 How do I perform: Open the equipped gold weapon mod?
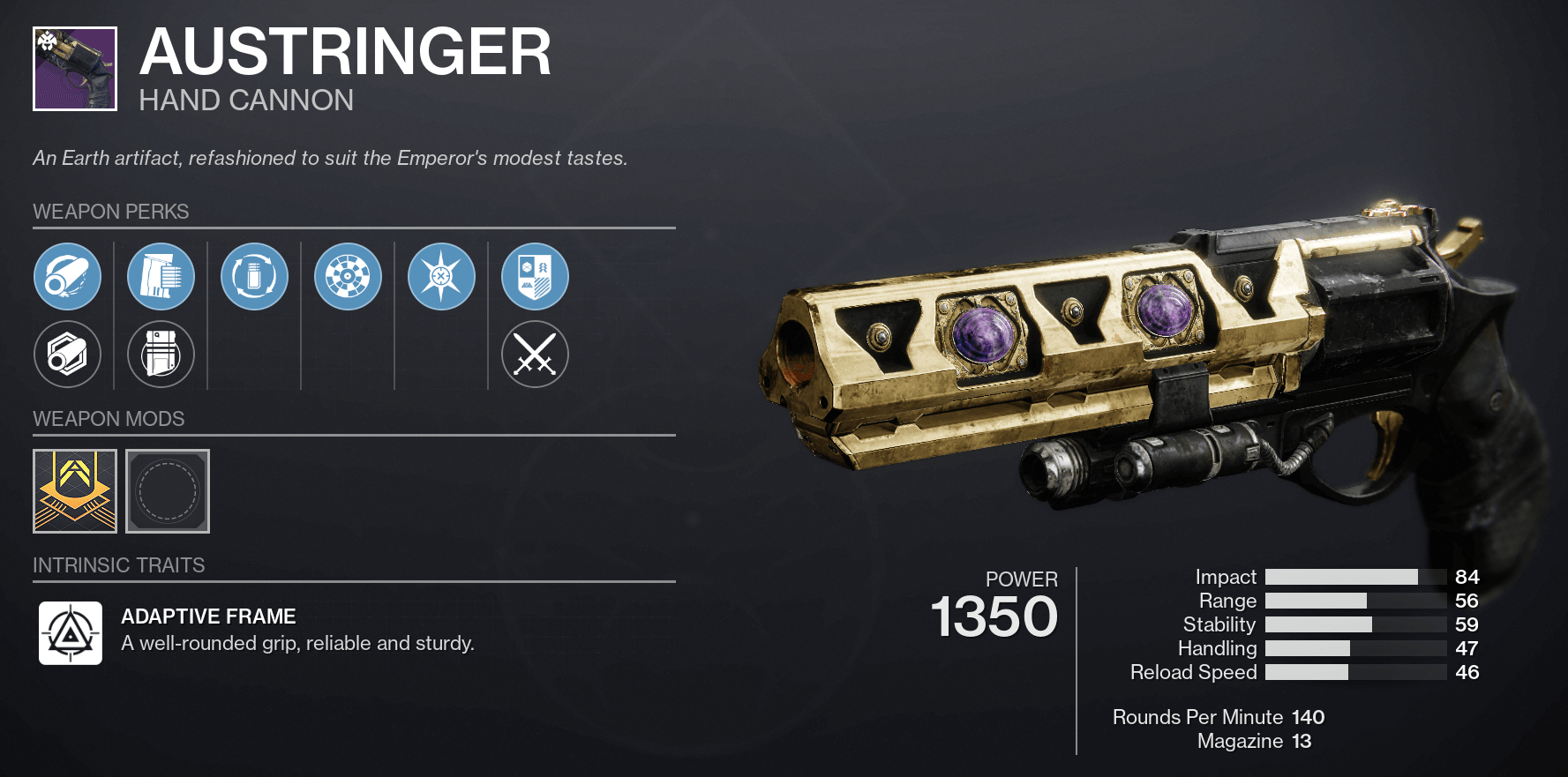75,491
